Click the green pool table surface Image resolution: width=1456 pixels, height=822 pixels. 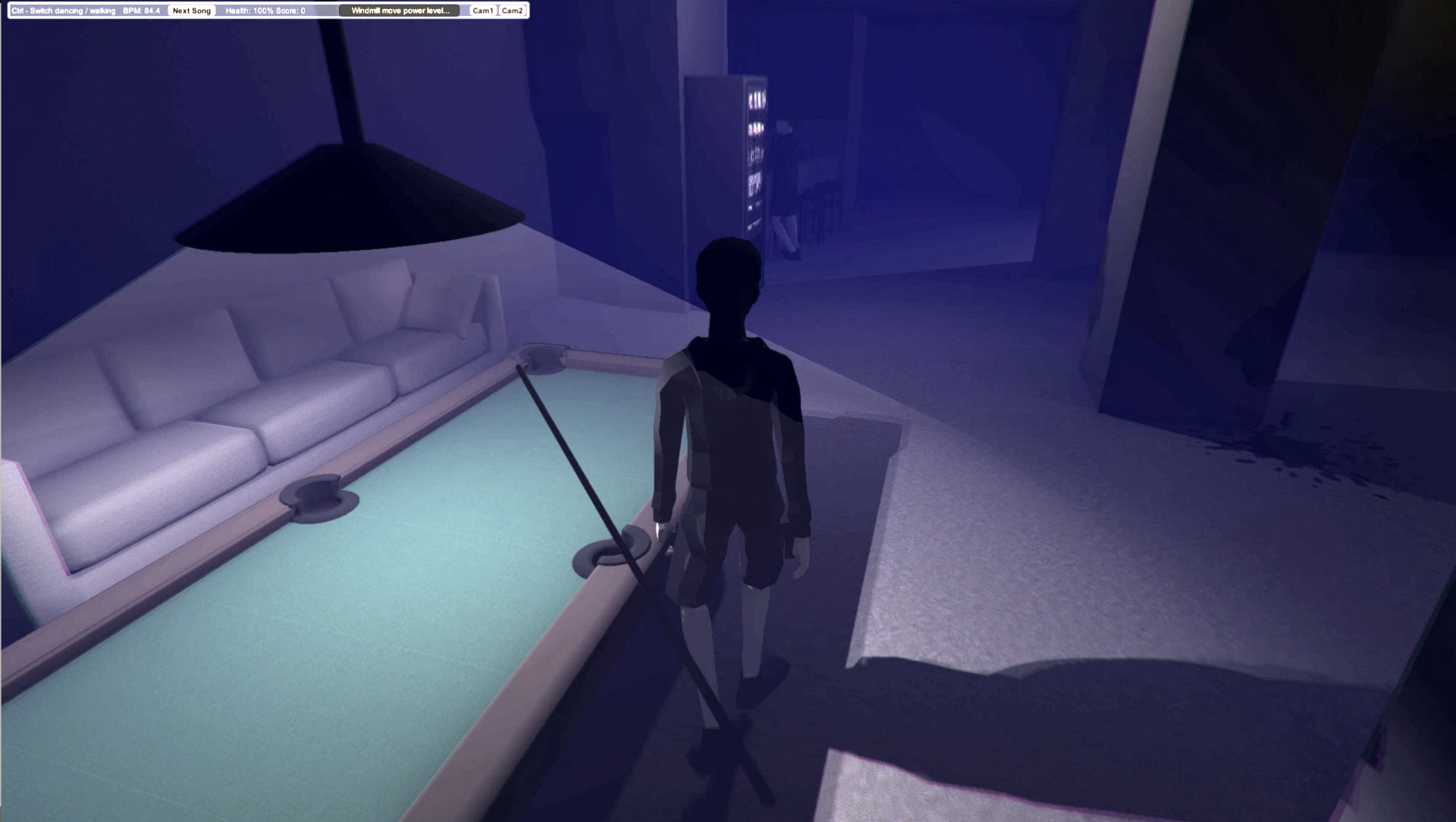pyautogui.click(x=341, y=607)
